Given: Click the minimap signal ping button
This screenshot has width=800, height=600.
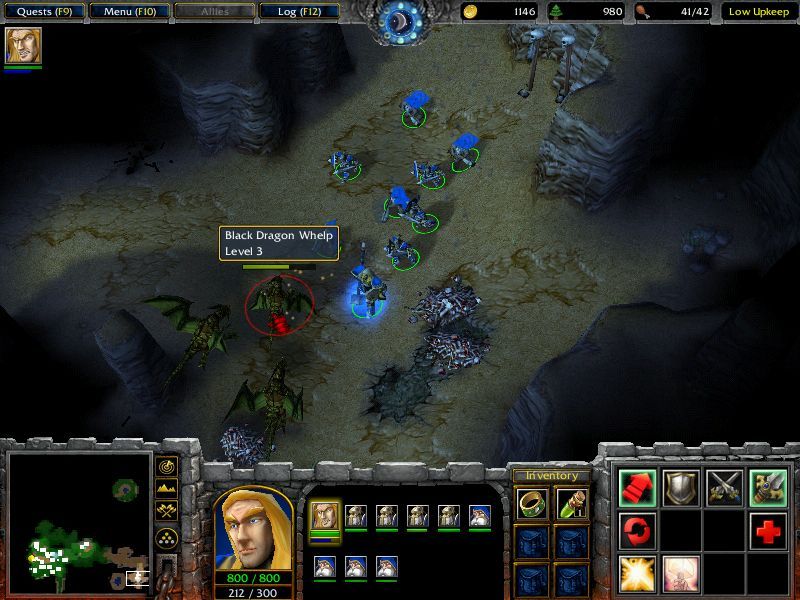Looking at the screenshot, I should click(x=167, y=467).
